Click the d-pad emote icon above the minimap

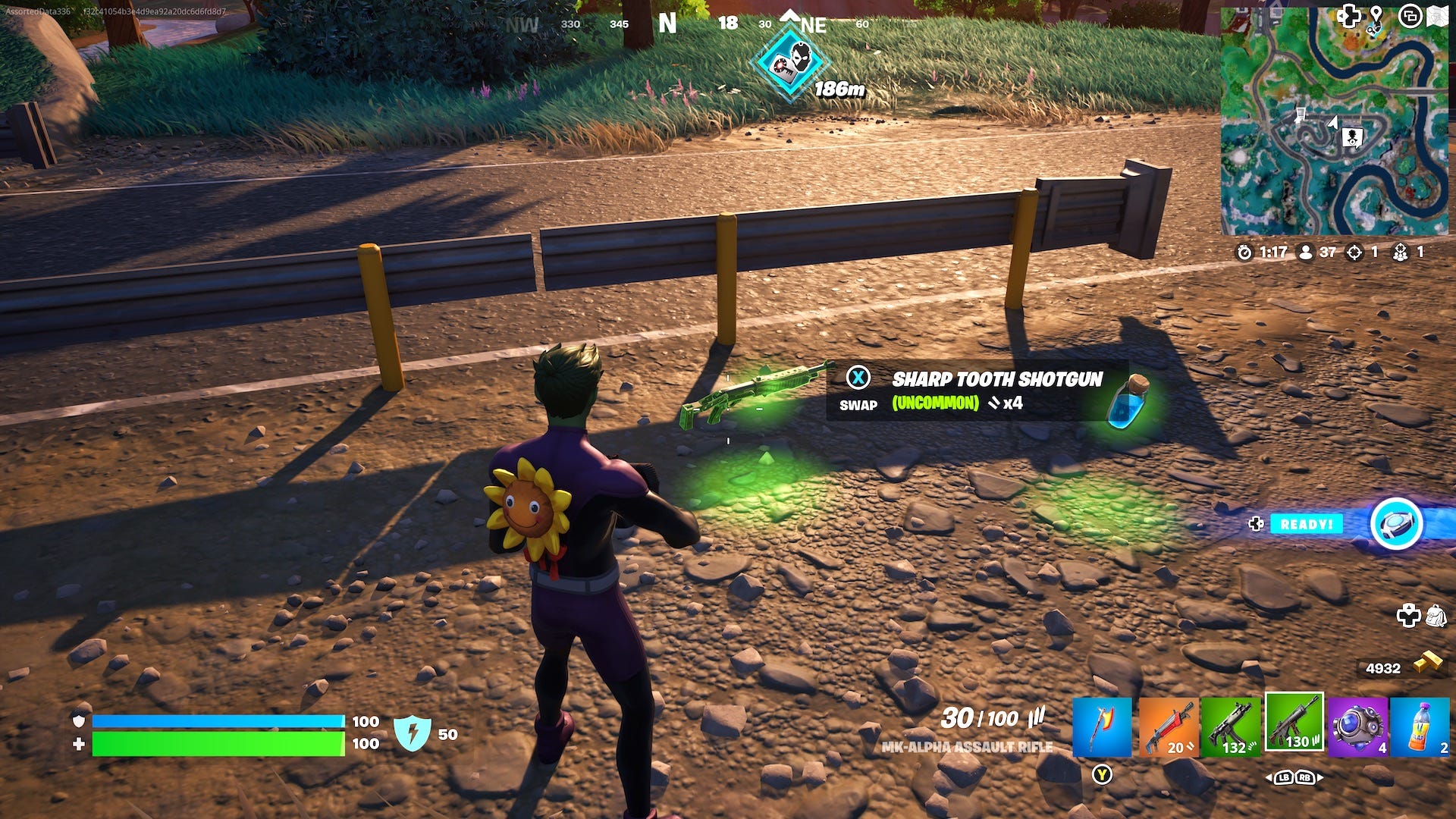click(1348, 15)
